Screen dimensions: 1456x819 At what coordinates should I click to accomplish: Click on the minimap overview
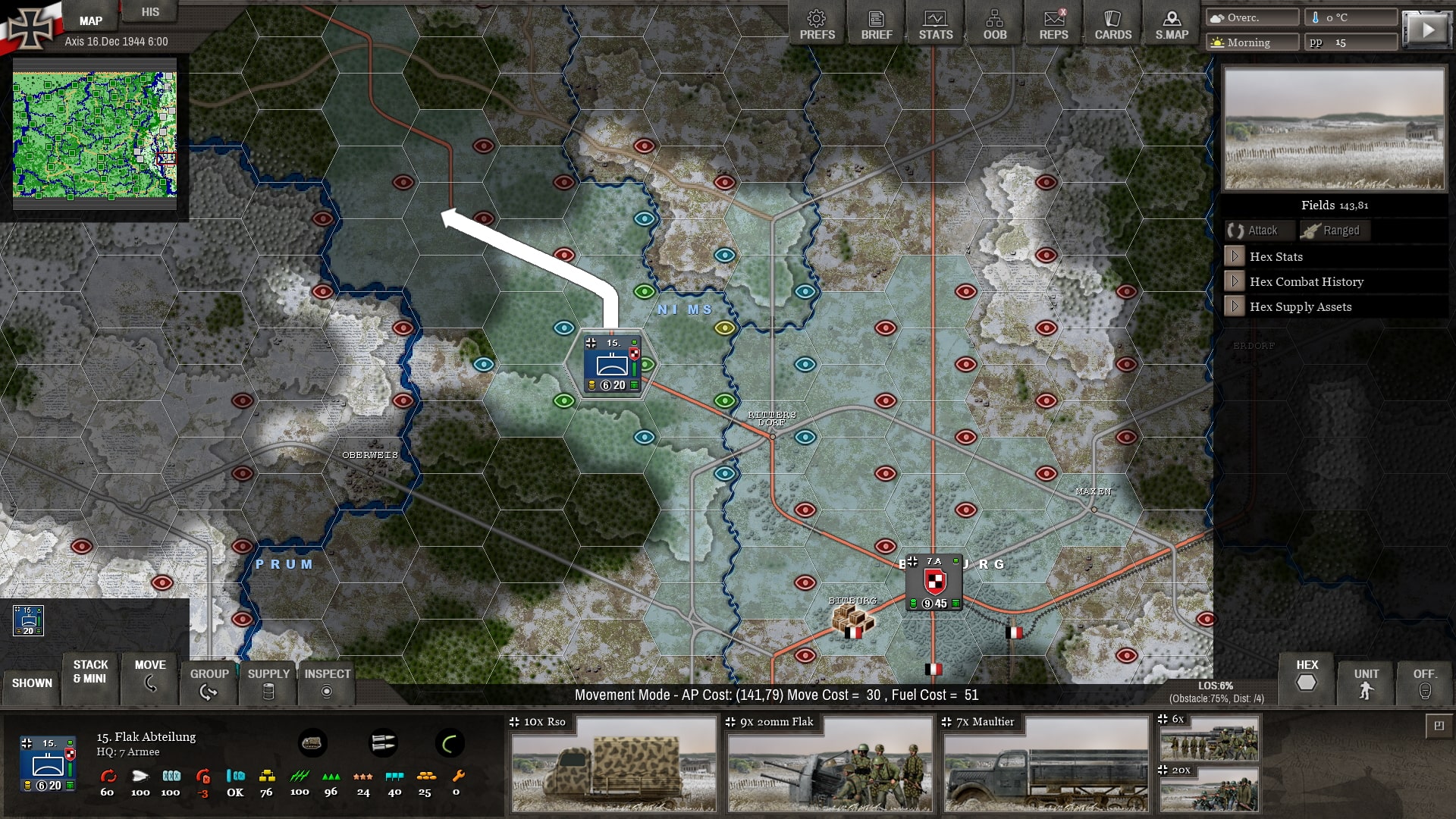tap(95, 134)
